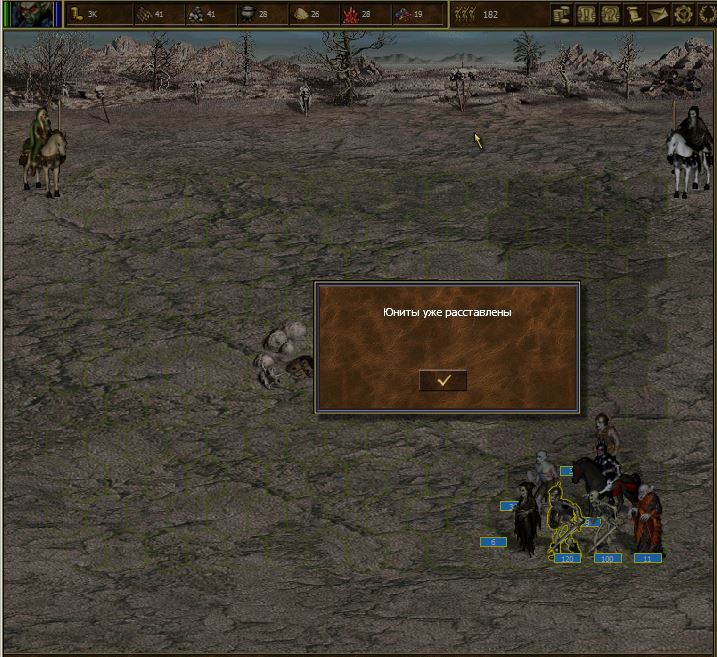Open the envelope messages button
Screen dimensions: 717x657
[x=659, y=14]
